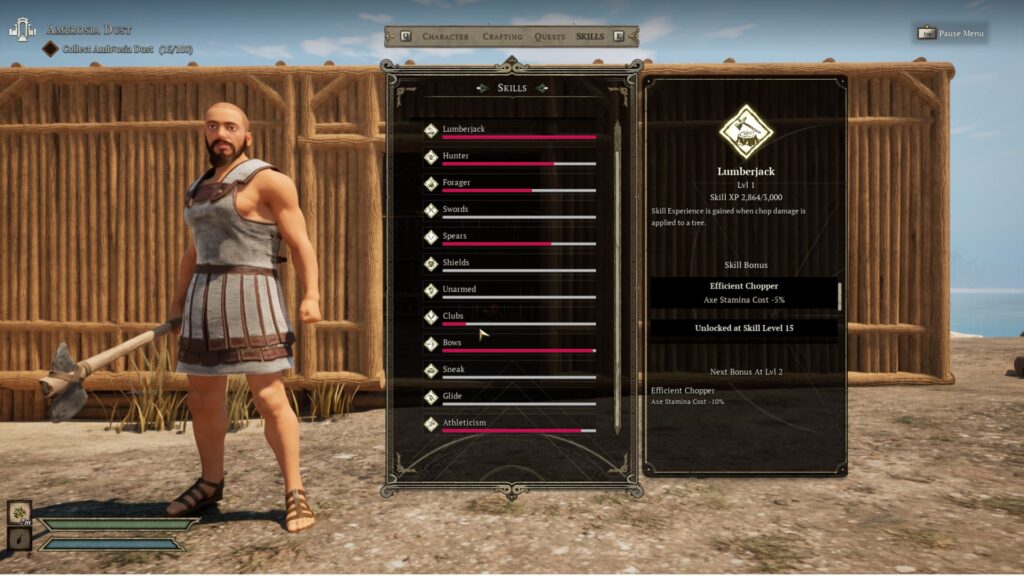Switch to the Character tab
The width and height of the screenshot is (1024, 576).
point(445,37)
